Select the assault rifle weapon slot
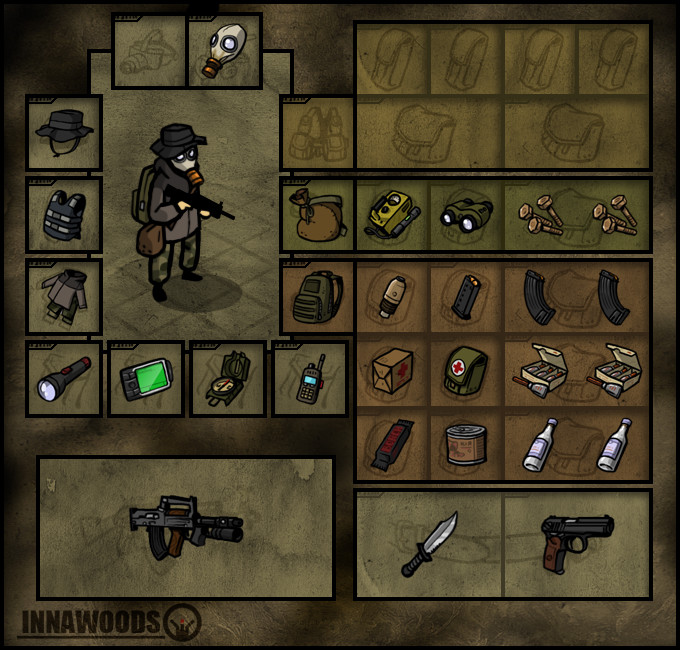Screen dimensions: 680x650 click(186, 527)
